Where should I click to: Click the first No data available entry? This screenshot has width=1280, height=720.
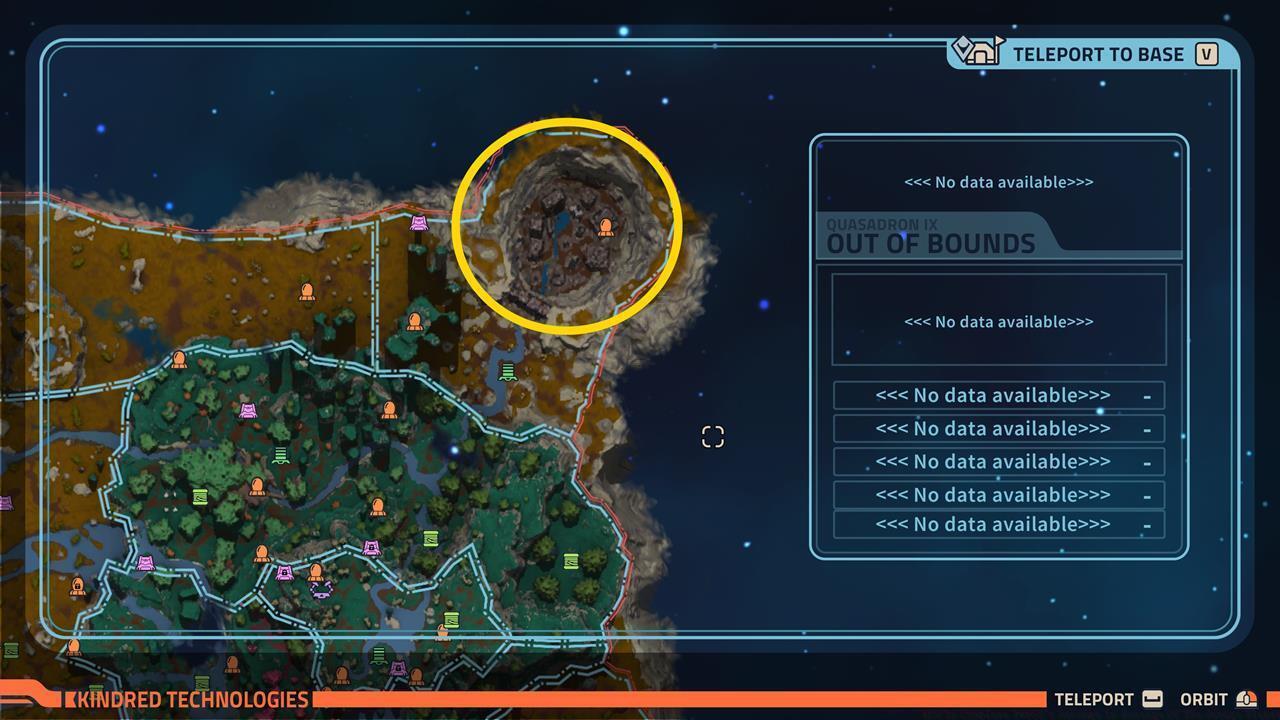tap(996, 395)
